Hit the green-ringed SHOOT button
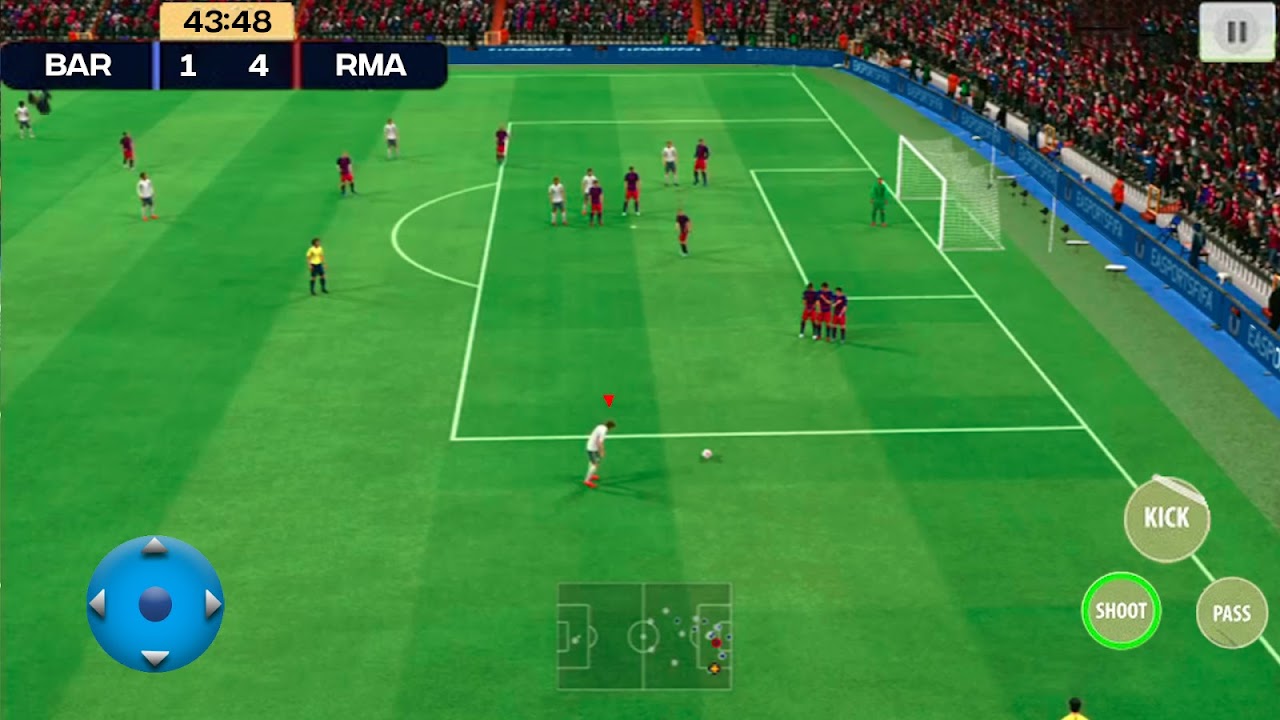This screenshot has height=720, width=1280. [1121, 611]
